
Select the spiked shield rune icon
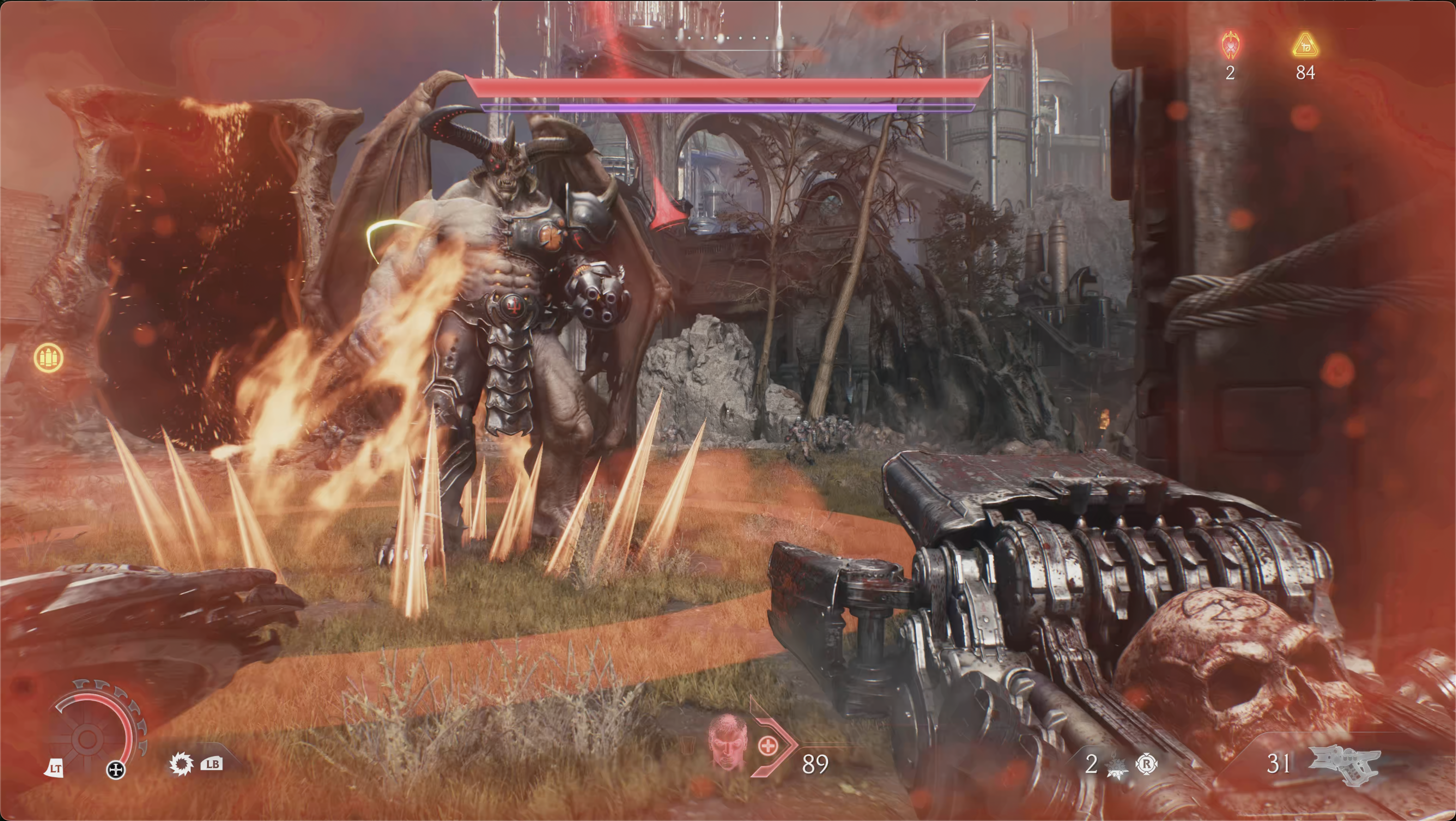click(x=181, y=765)
